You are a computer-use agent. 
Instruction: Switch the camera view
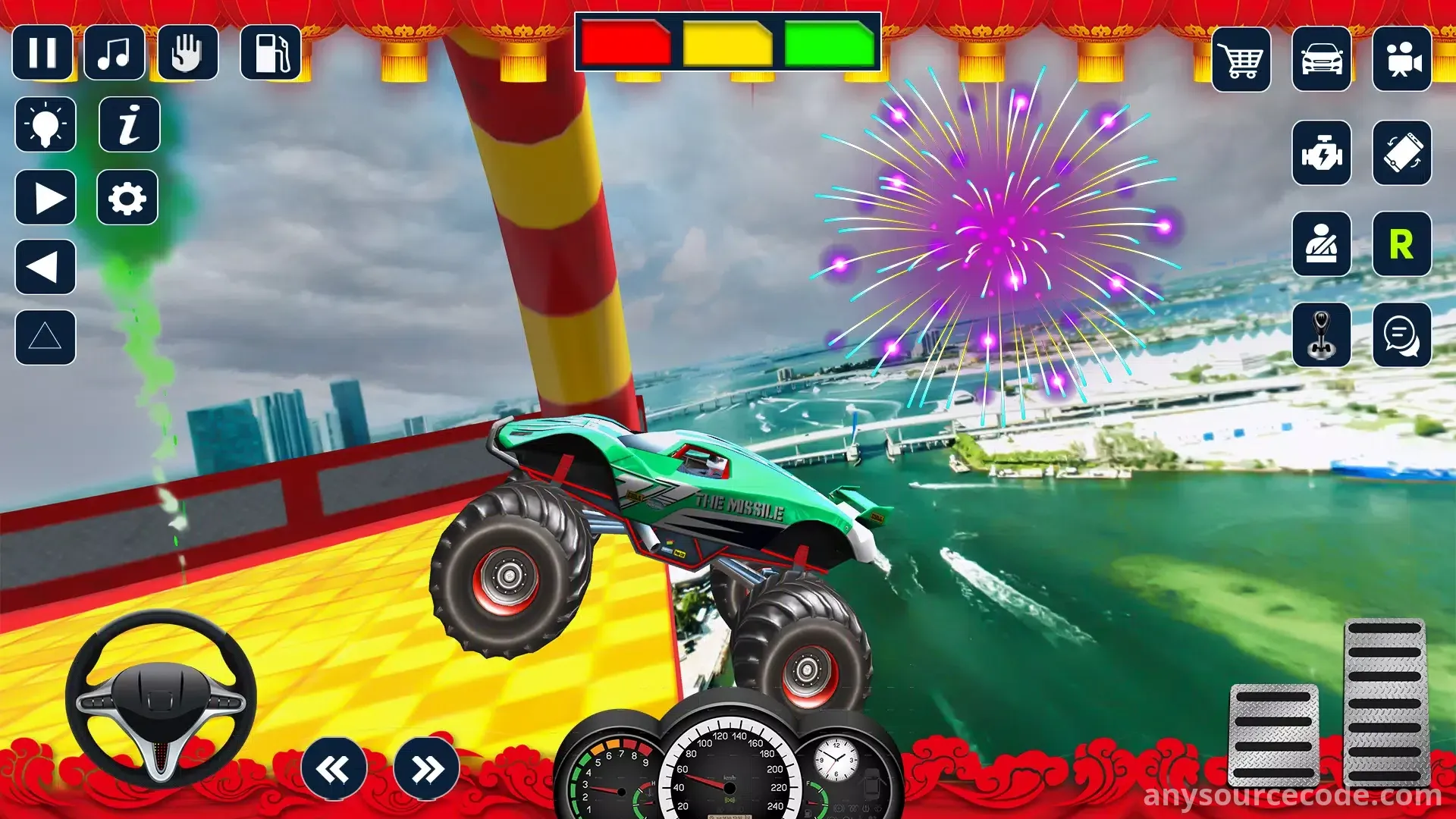coord(1402,60)
